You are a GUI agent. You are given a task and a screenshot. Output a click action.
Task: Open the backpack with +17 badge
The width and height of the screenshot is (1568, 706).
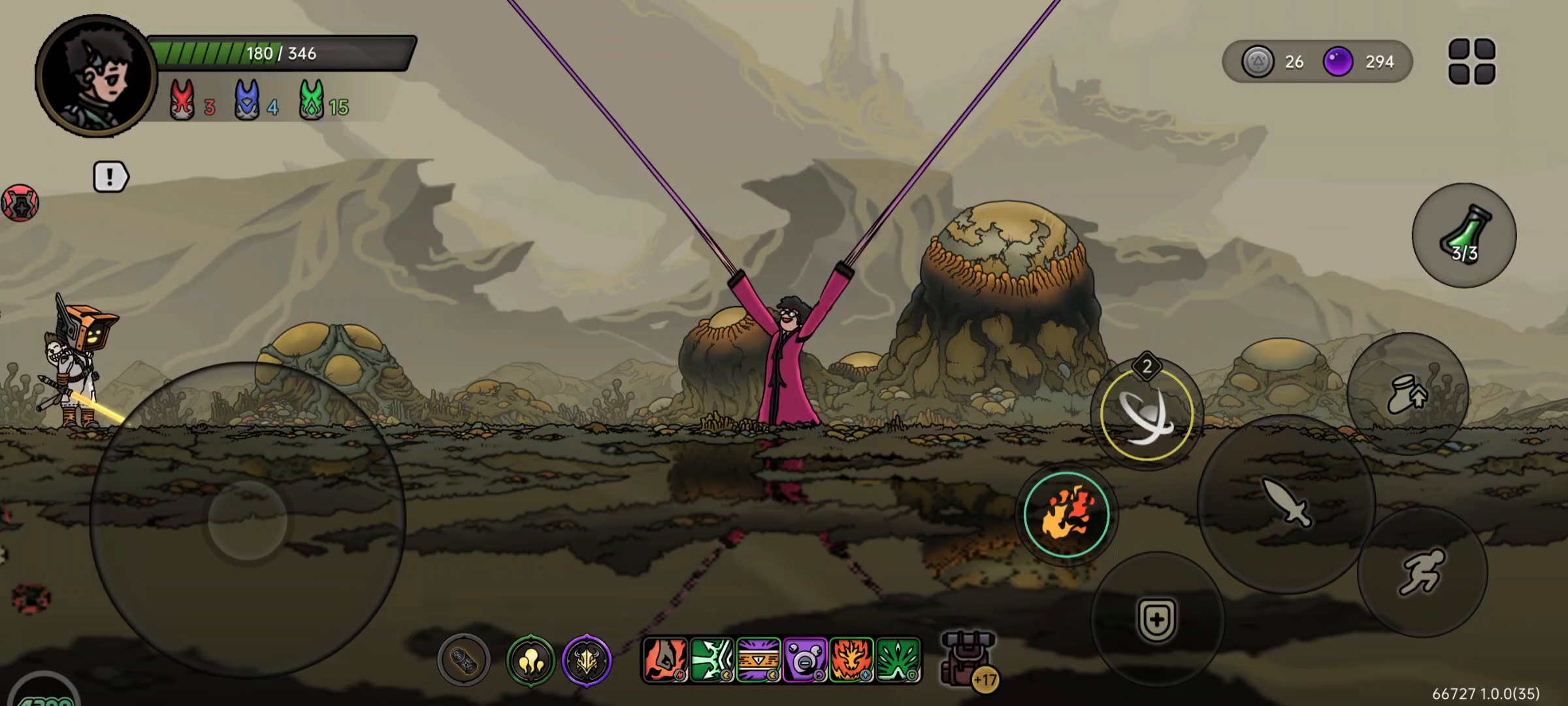click(968, 659)
